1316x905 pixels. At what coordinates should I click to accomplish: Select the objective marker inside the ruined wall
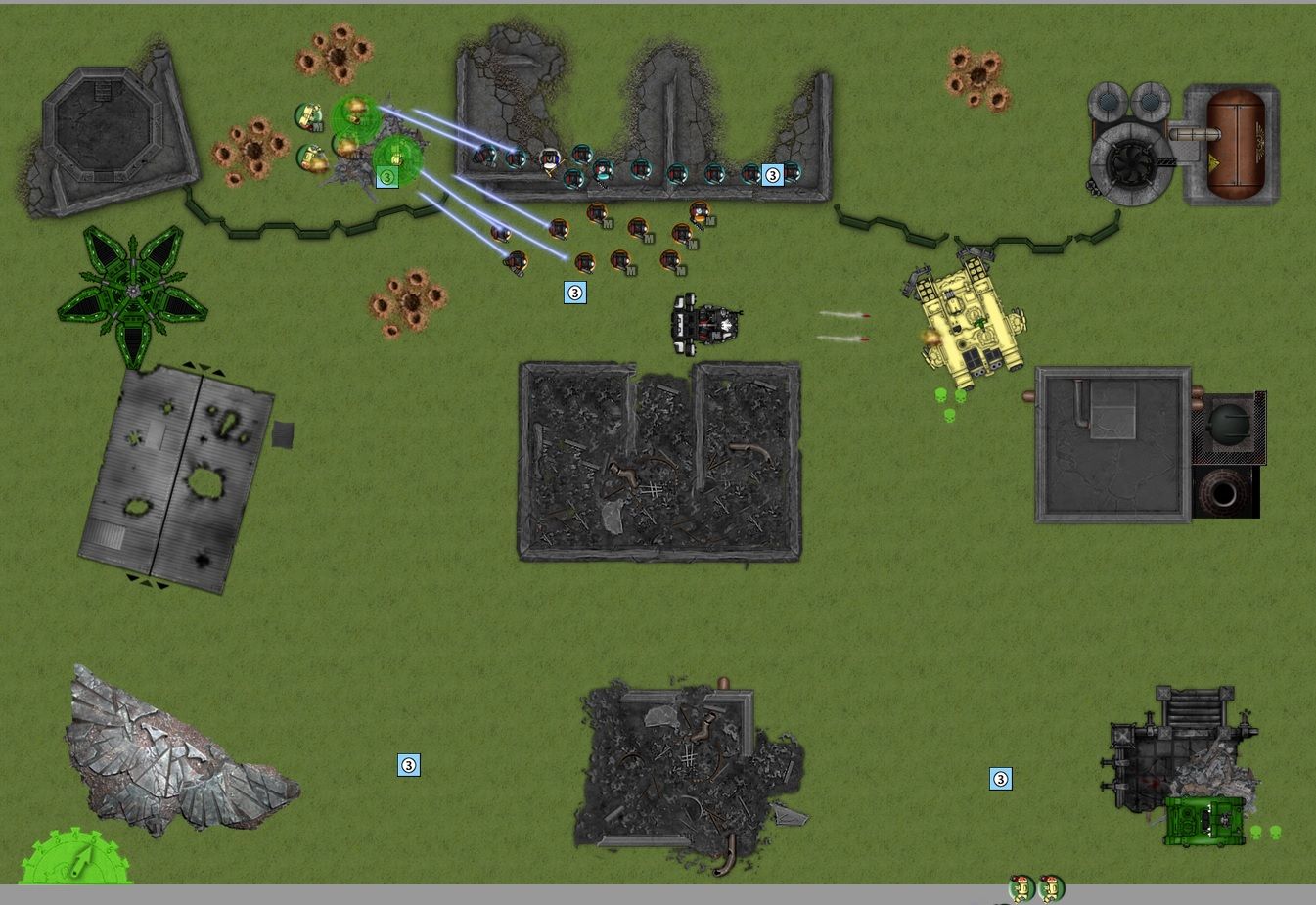click(x=772, y=175)
